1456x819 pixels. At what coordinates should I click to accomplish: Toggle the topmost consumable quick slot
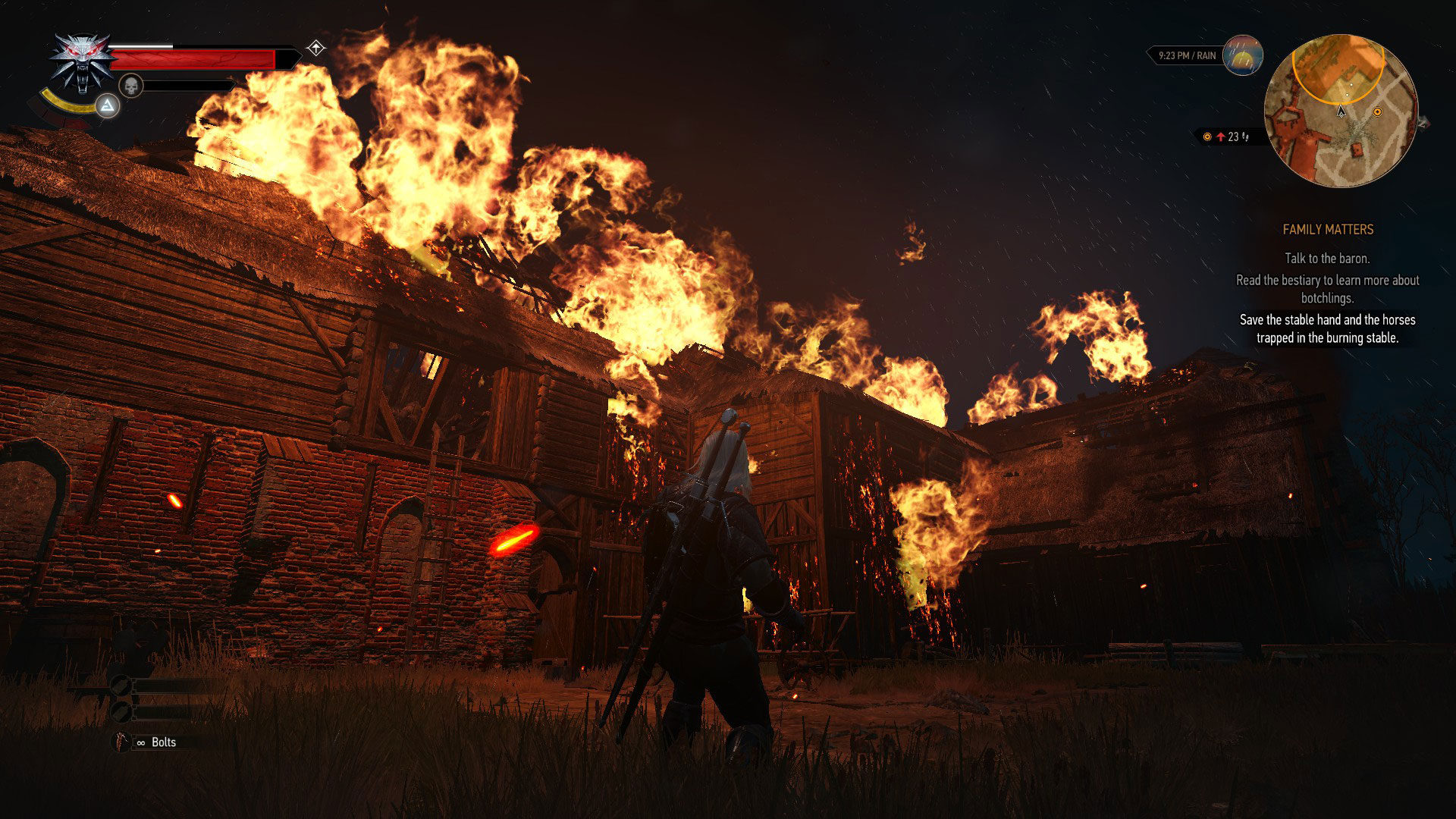point(121,684)
